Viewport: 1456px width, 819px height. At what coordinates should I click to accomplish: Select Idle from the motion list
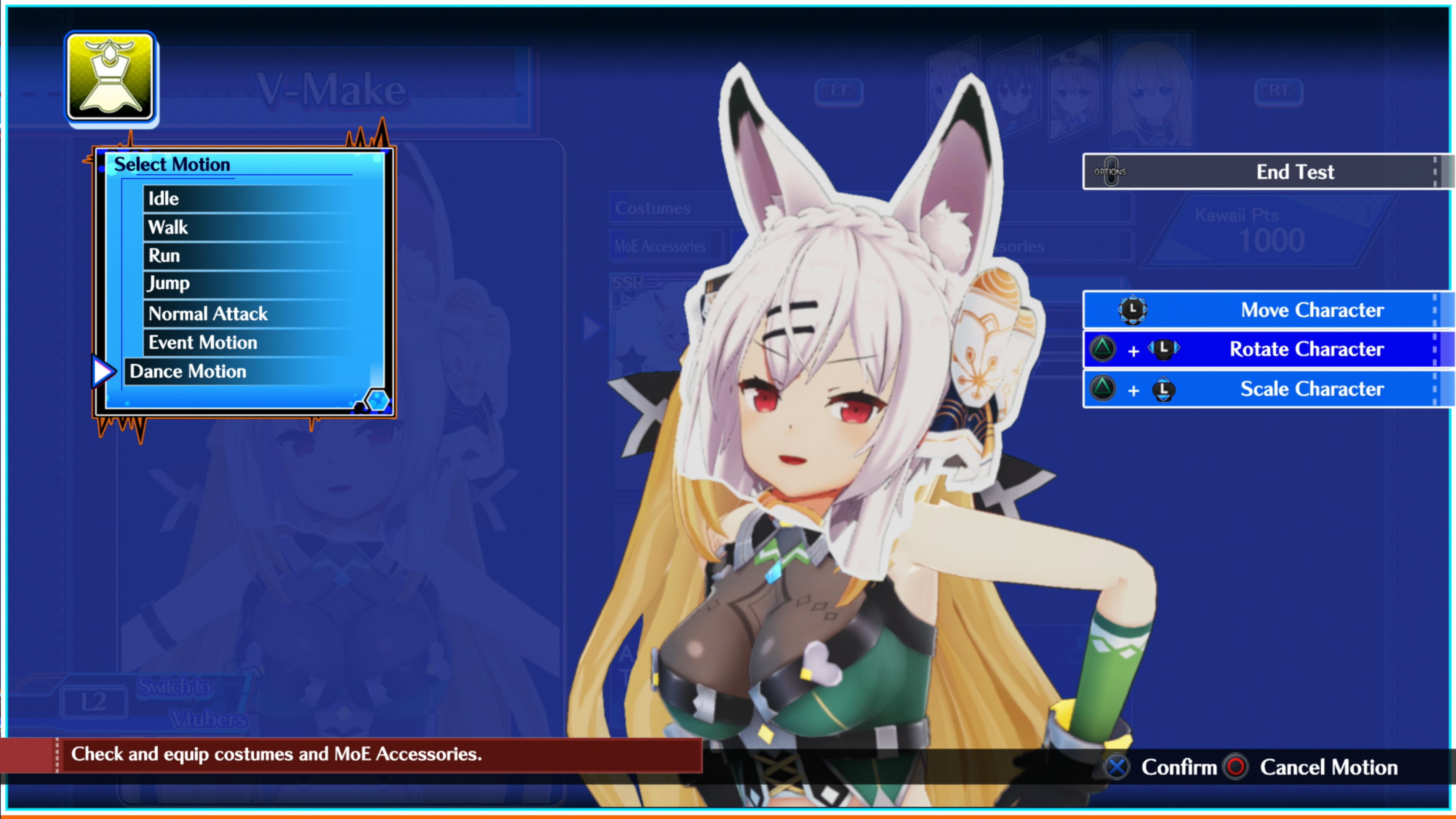tap(163, 198)
